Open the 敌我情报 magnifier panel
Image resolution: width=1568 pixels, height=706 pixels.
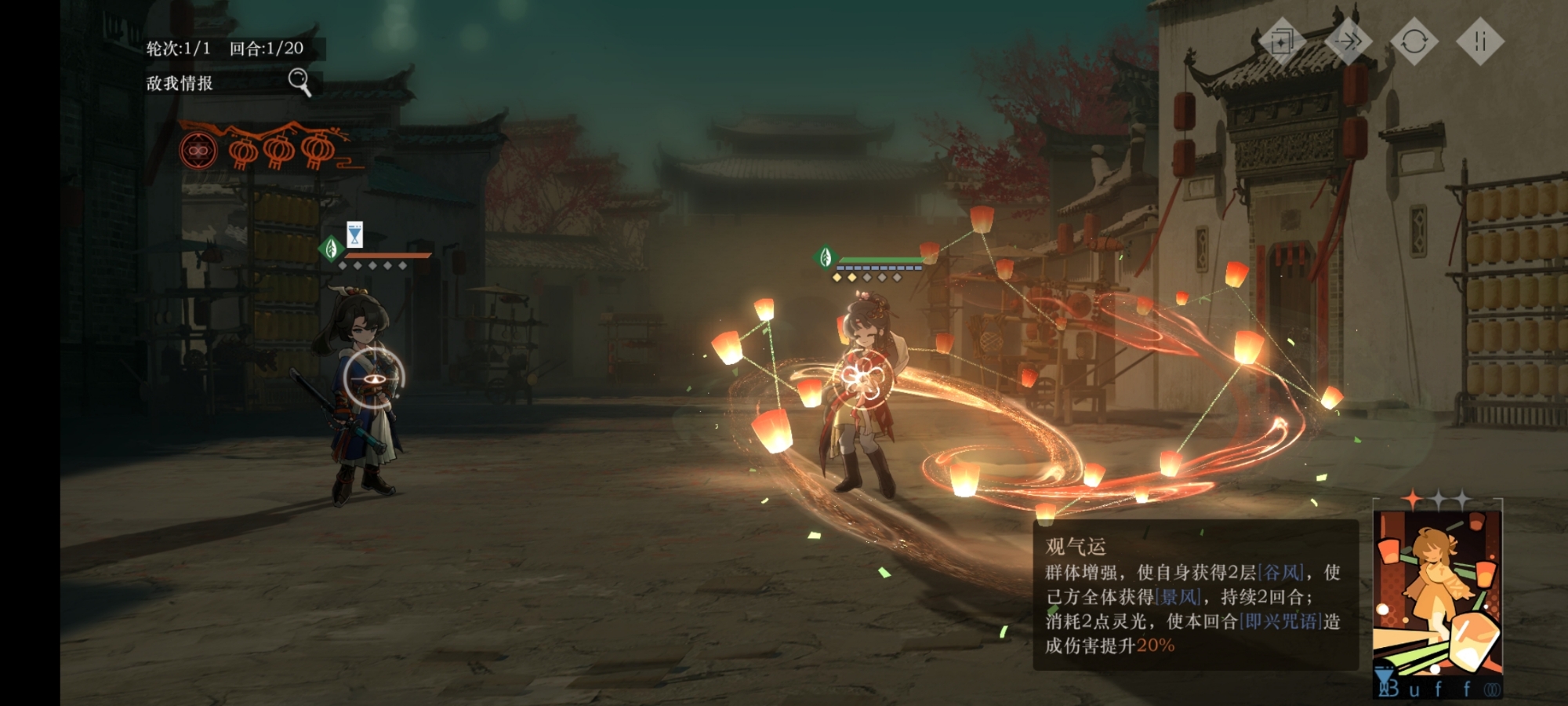click(299, 81)
